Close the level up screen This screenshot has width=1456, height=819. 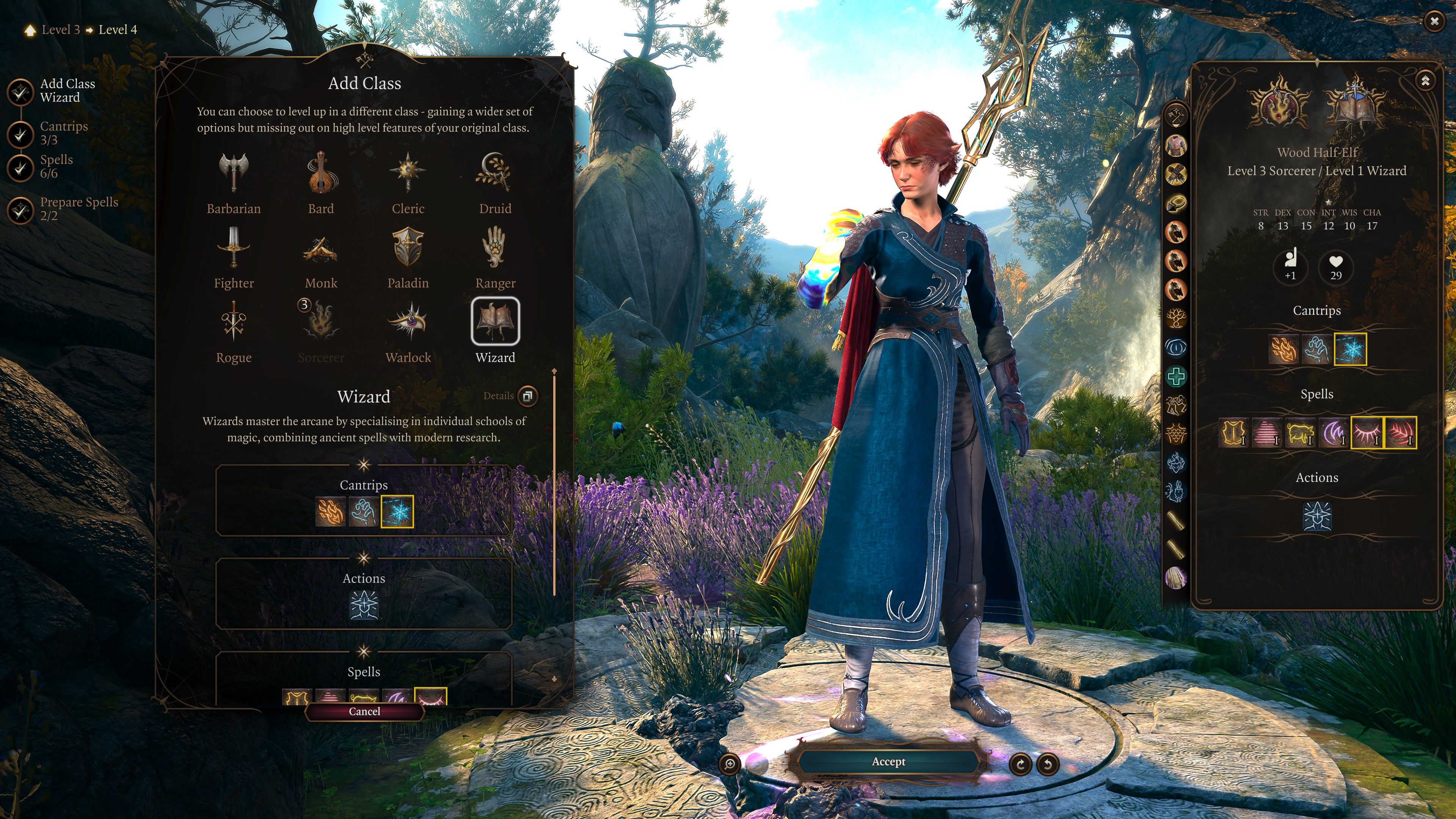1434,22
